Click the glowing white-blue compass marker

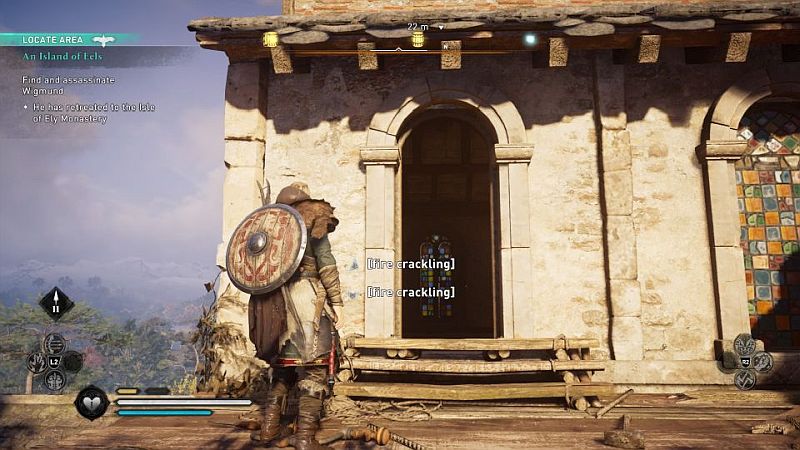pyautogui.click(x=530, y=39)
